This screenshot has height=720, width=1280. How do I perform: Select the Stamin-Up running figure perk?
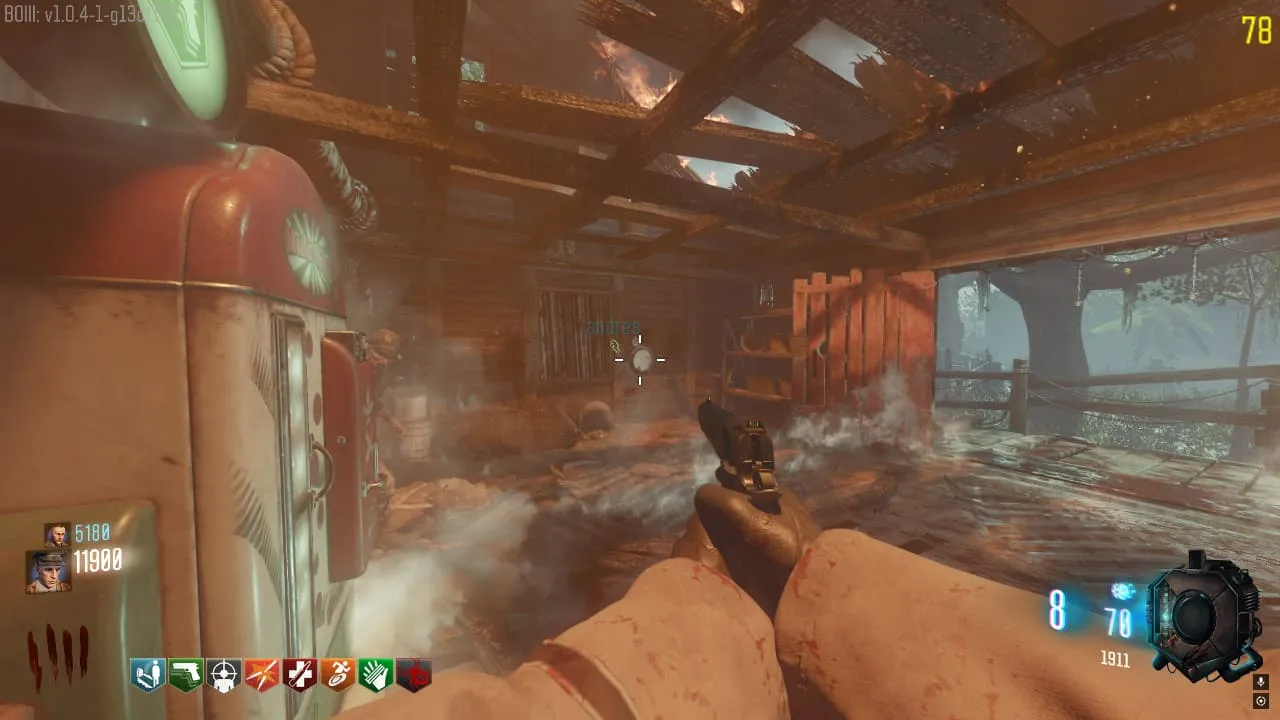(x=338, y=675)
